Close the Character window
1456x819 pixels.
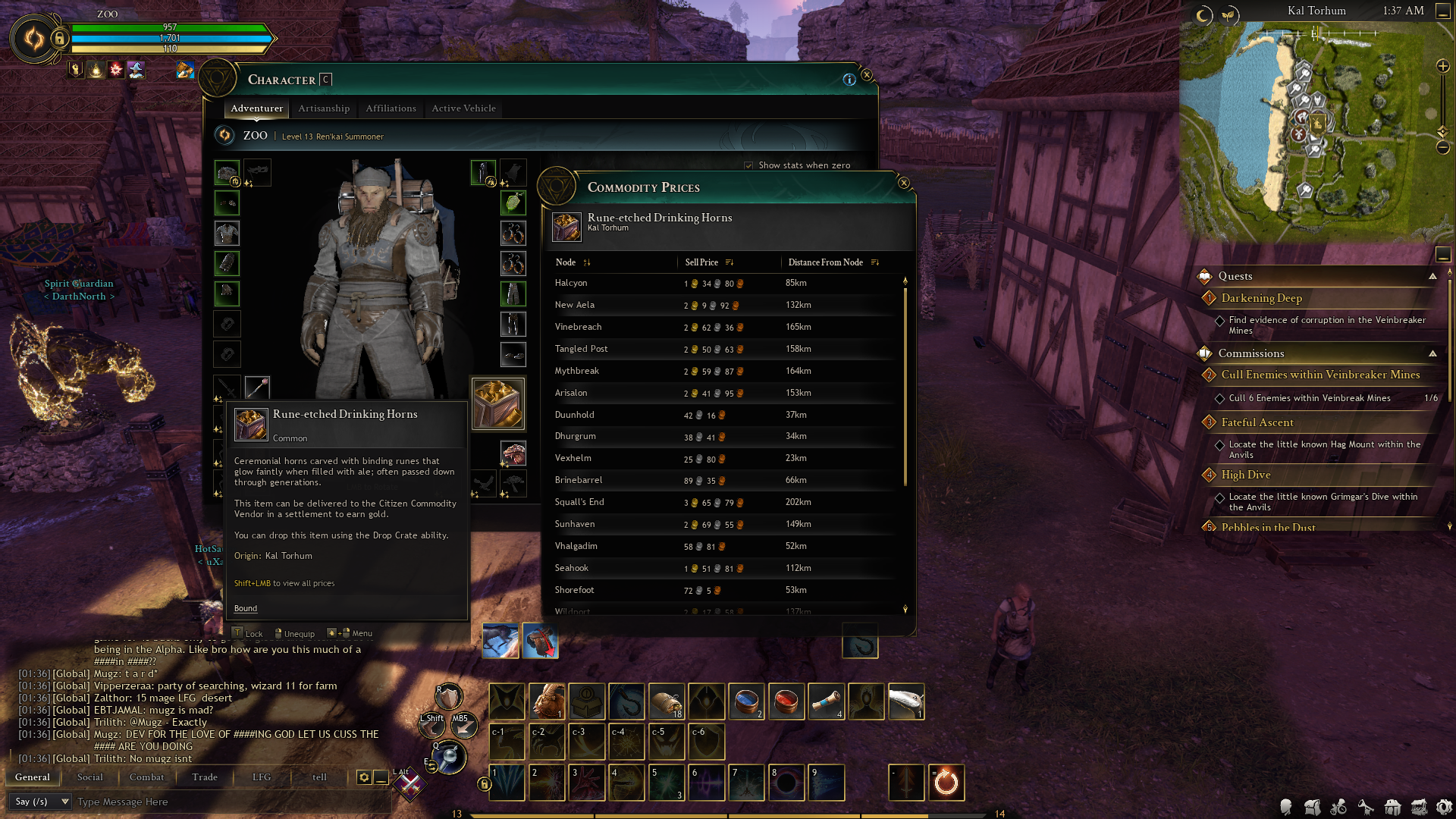(867, 75)
